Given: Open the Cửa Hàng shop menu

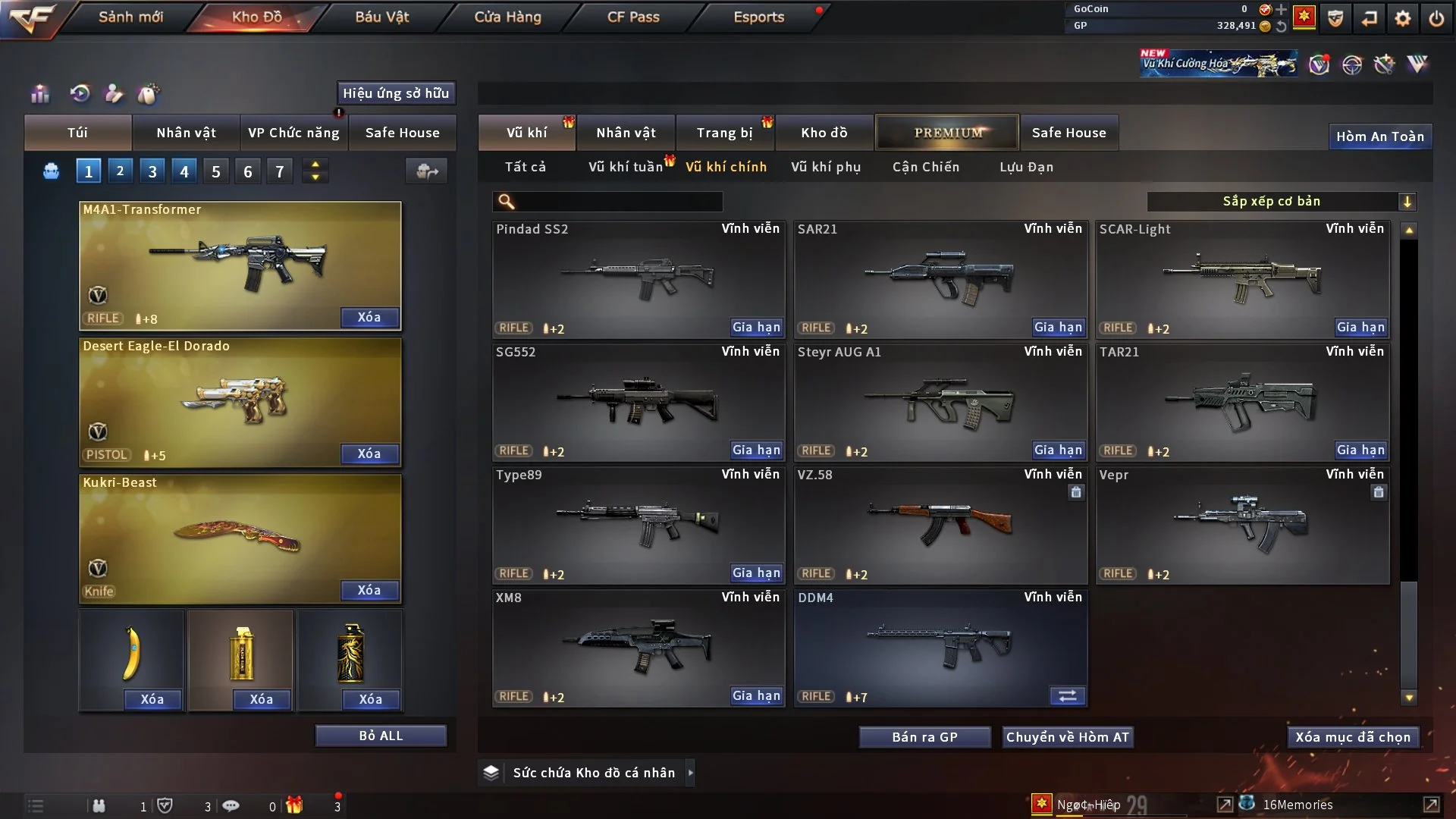Looking at the screenshot, I should 507,17.
